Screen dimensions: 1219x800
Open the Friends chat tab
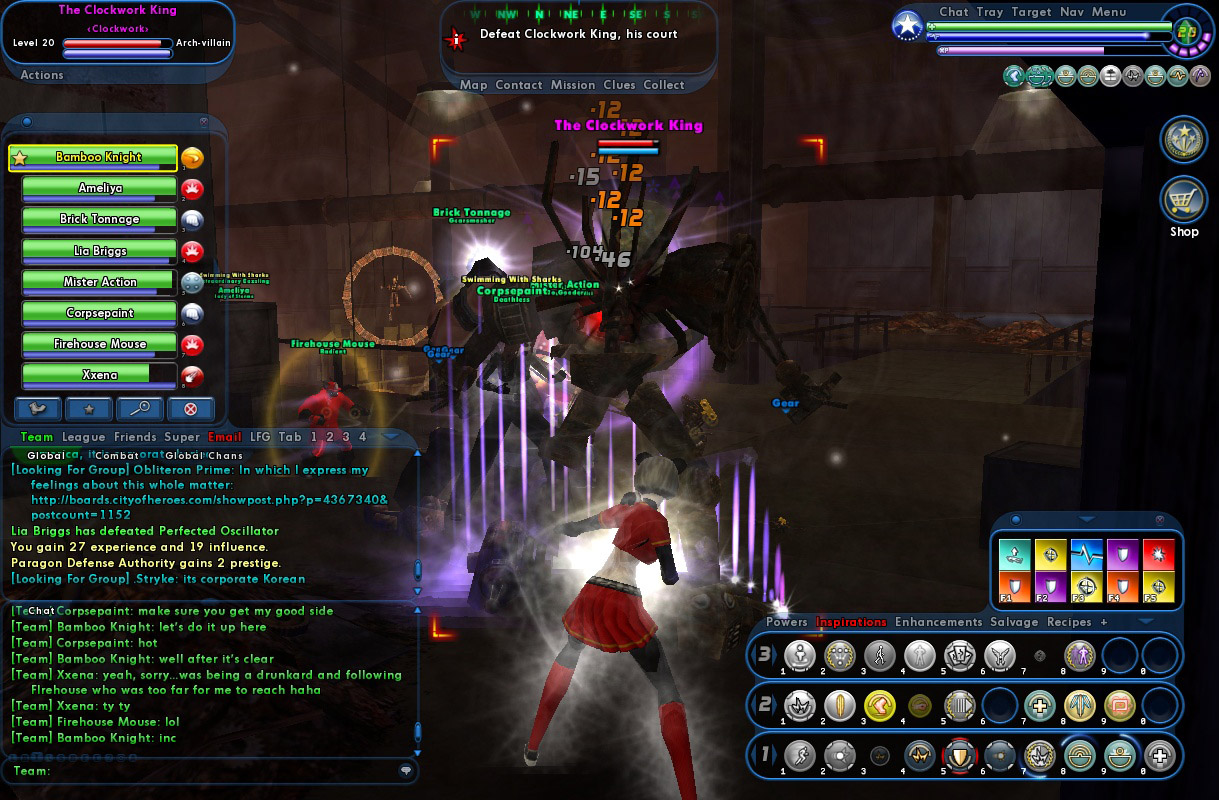pos(135,437)
